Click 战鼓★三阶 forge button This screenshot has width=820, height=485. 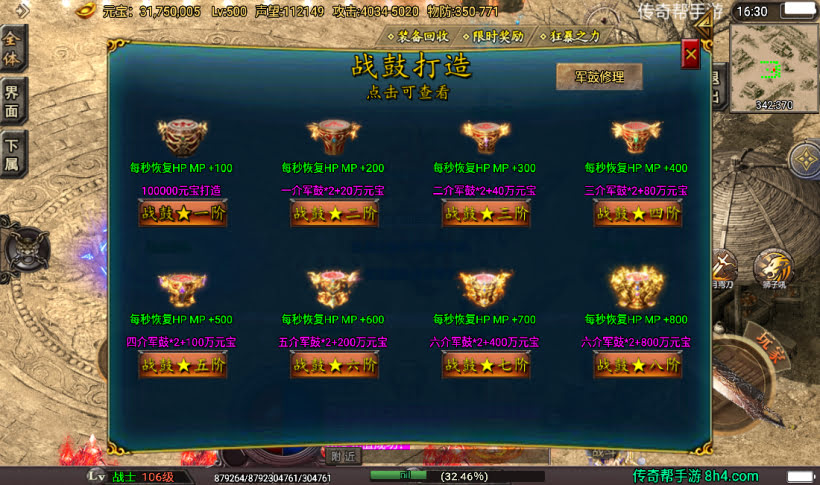[485, 213]
